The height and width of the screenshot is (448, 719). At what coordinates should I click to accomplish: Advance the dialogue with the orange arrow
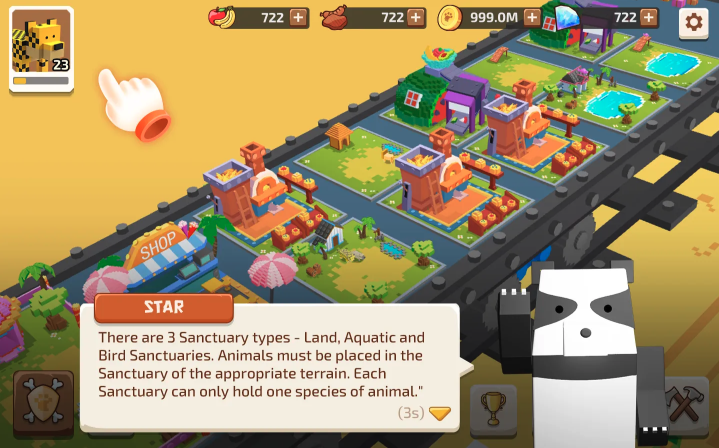(x=440, y=412)
